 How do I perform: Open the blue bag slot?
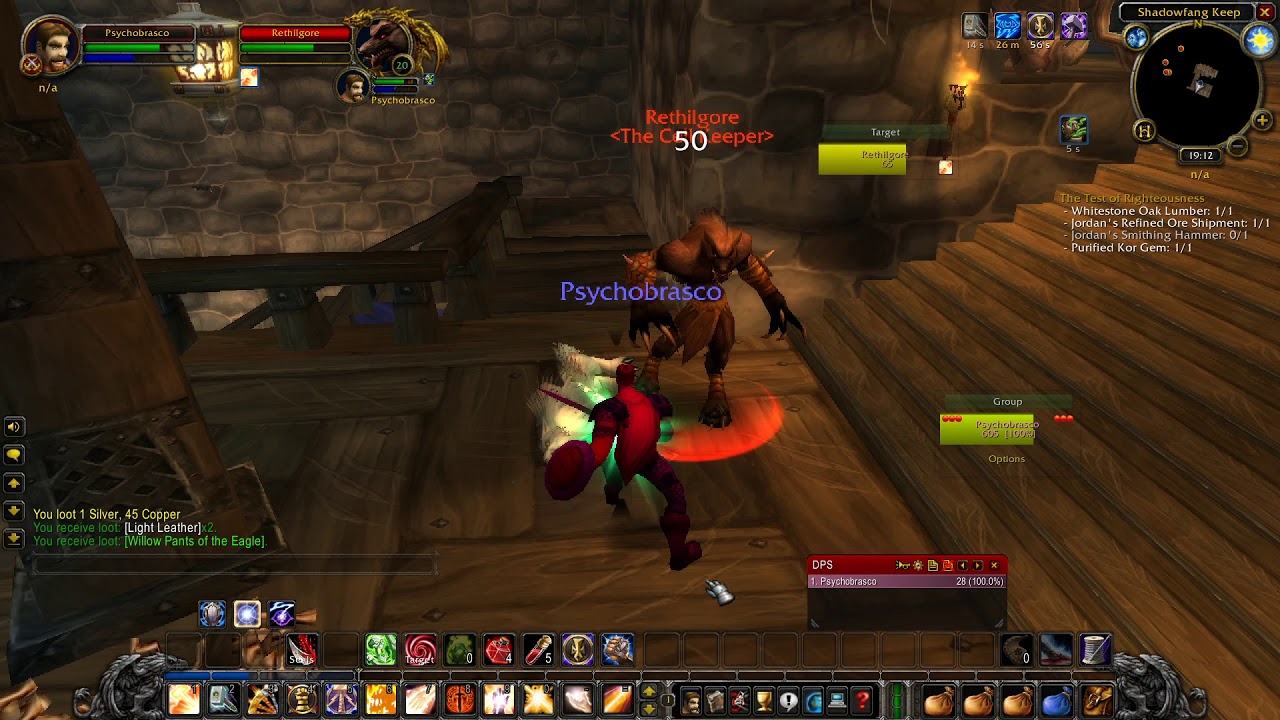coord(1056,700)
